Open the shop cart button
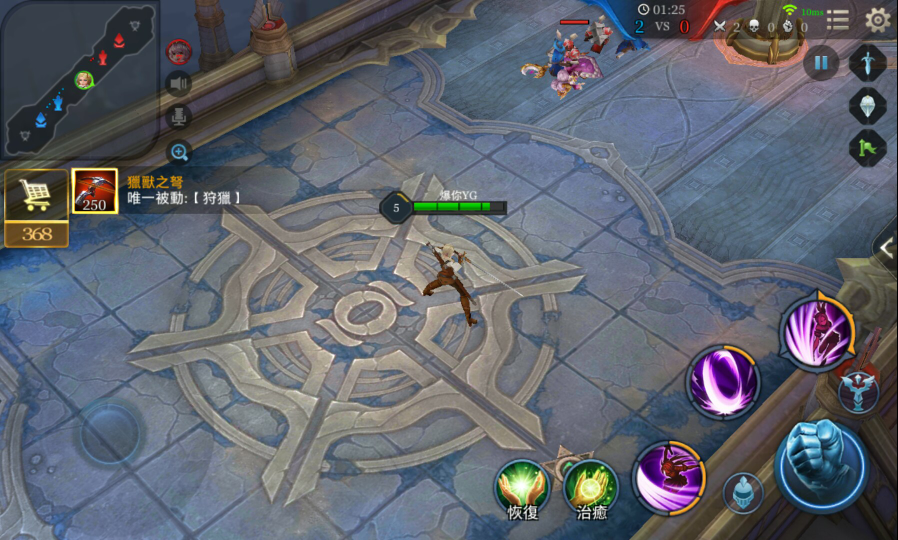Viewport: 898px width, 540px height. [36, 196]
